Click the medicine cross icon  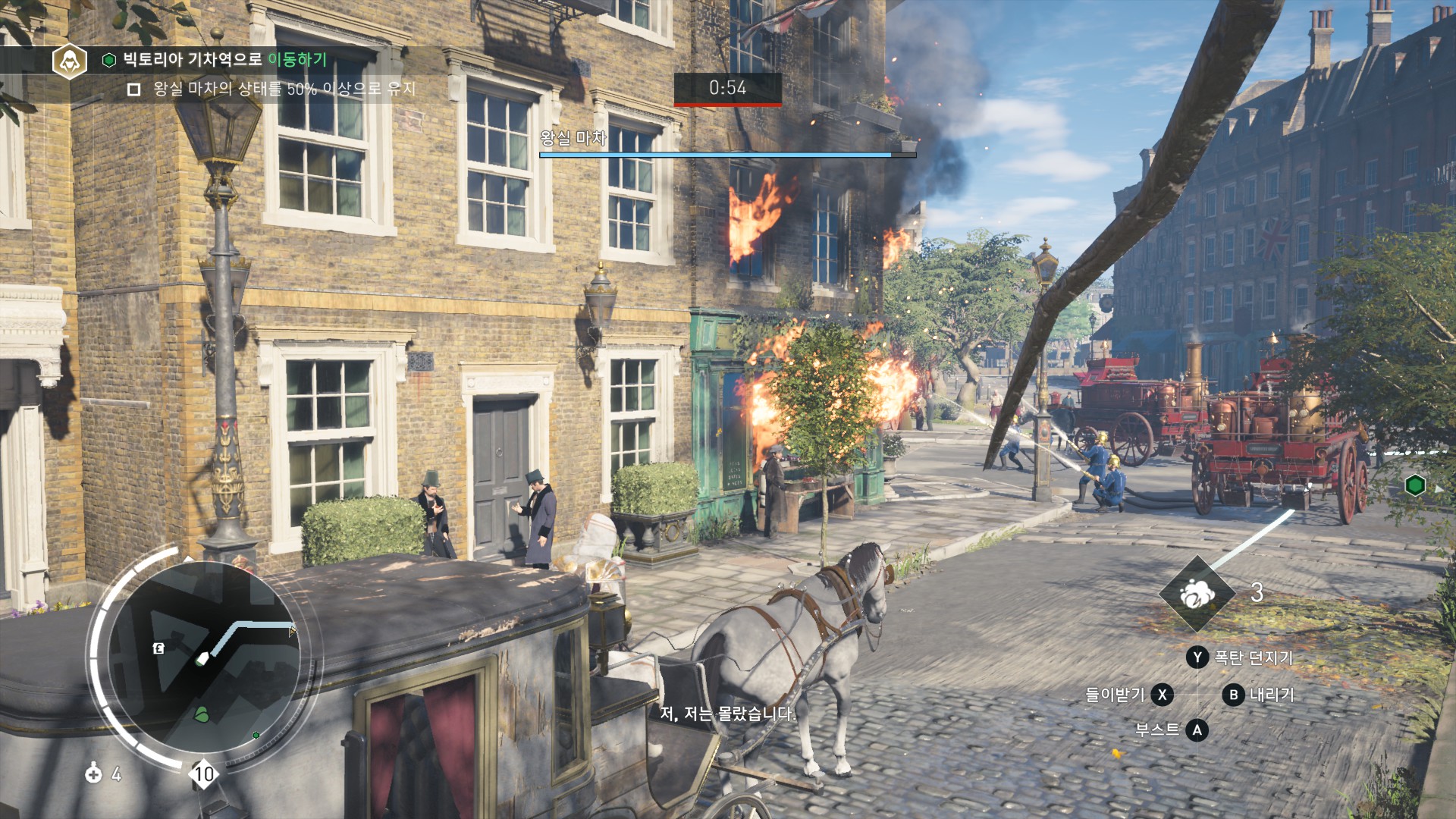point(93,773)
